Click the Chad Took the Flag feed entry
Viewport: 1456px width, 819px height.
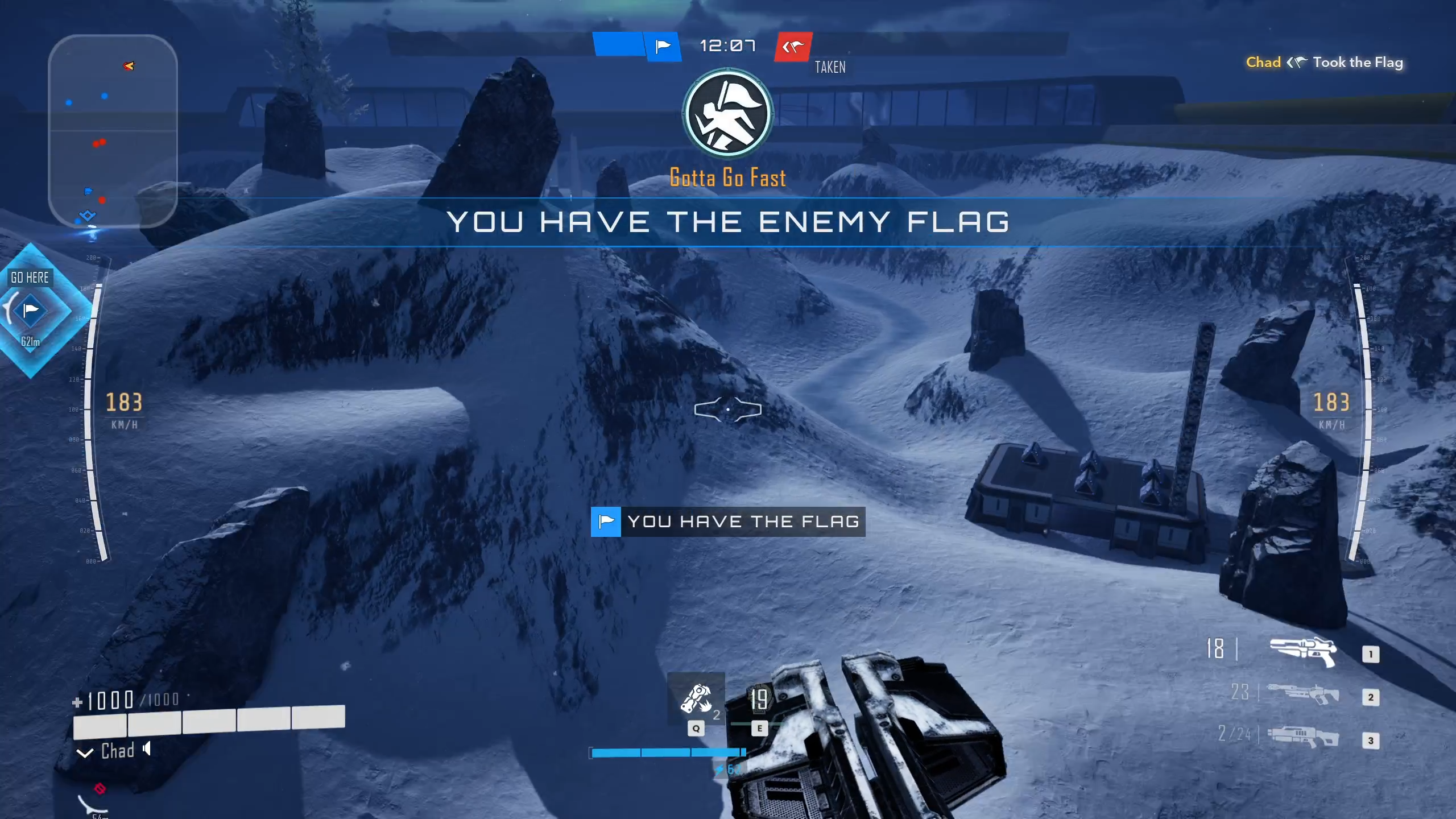coord(1324,63)
